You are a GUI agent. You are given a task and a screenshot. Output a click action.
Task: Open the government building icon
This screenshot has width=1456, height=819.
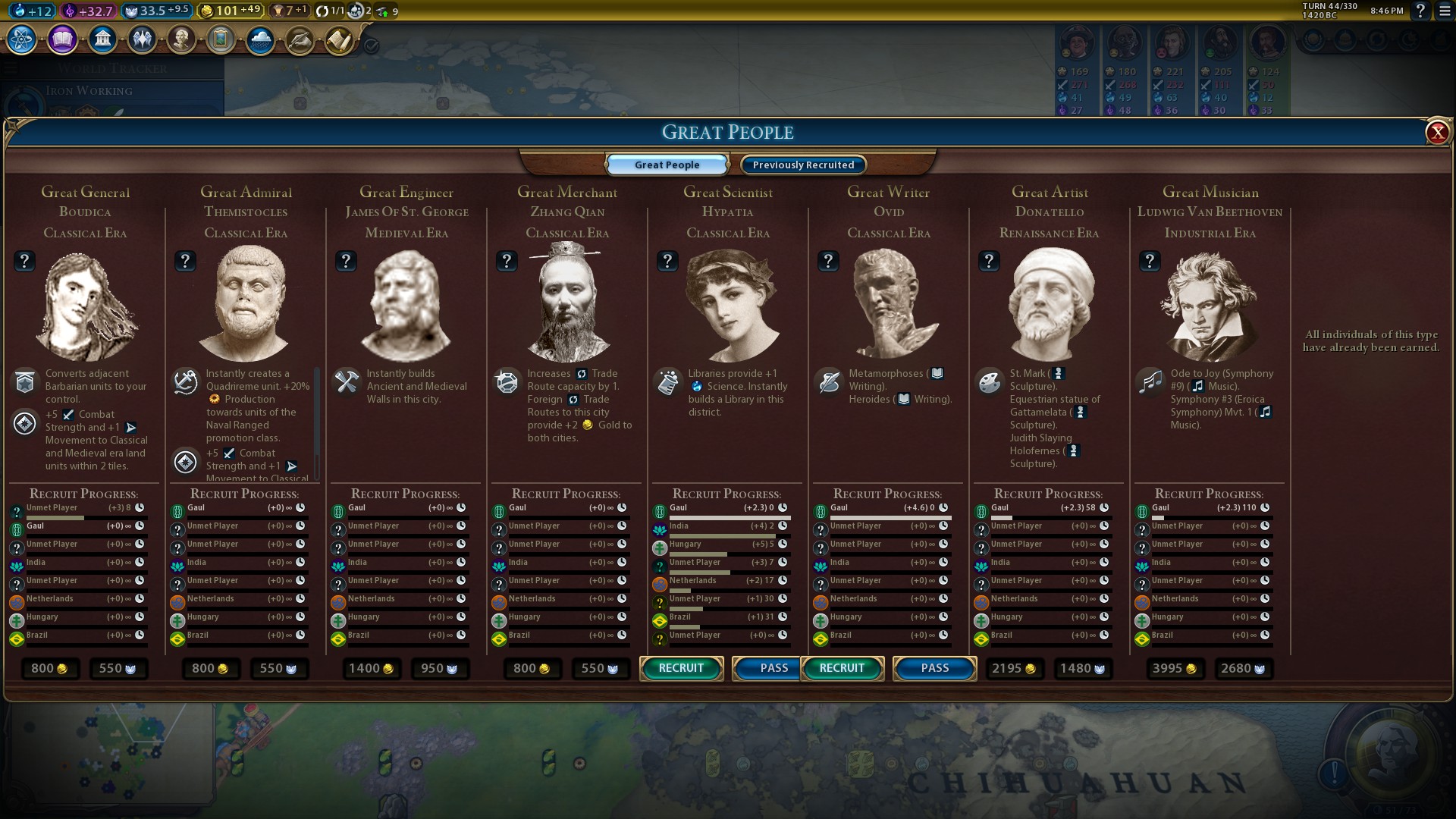point(102,39)
